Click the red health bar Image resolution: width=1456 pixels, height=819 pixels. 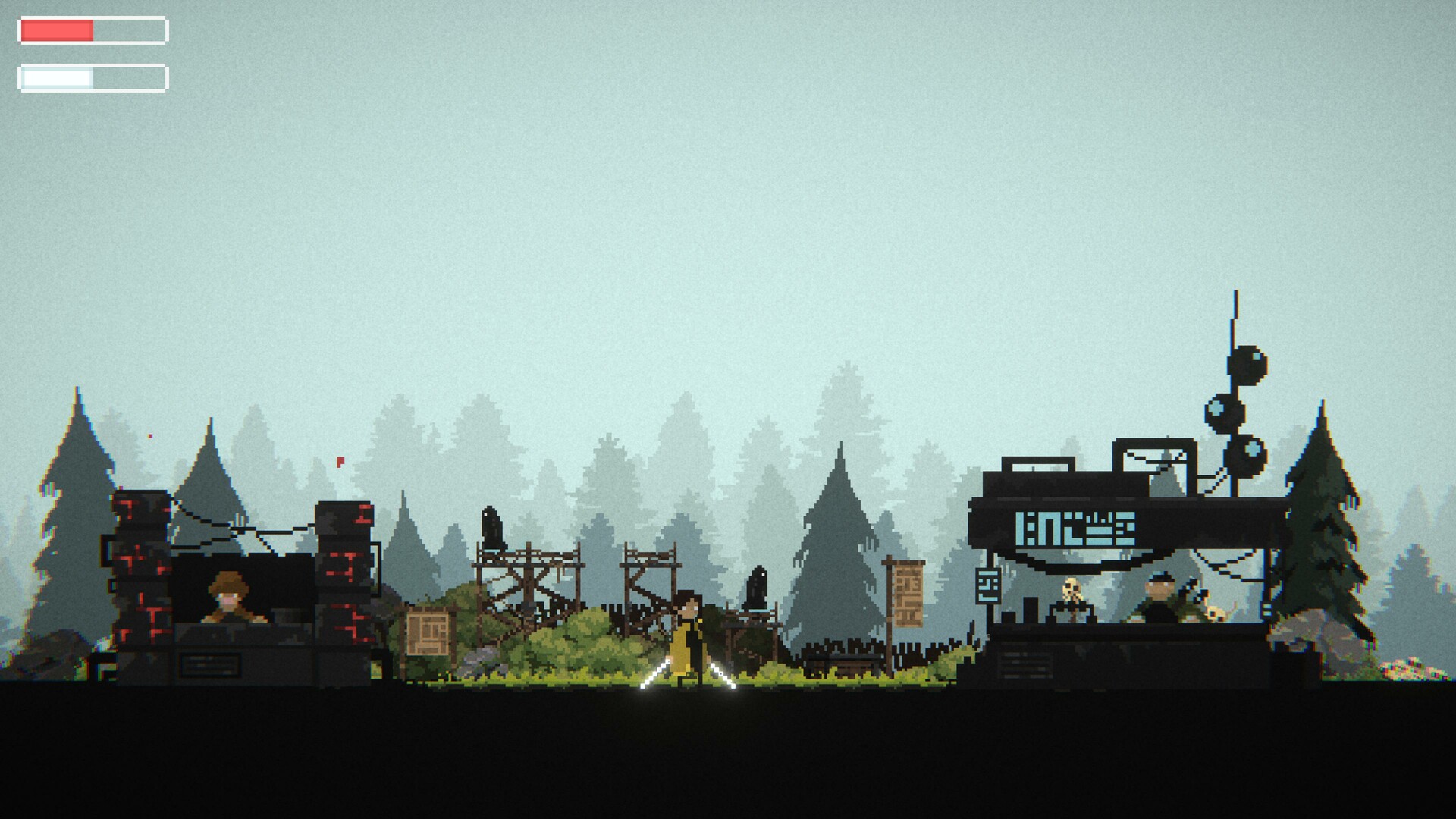pyautogui.click(x=57, y=30)
